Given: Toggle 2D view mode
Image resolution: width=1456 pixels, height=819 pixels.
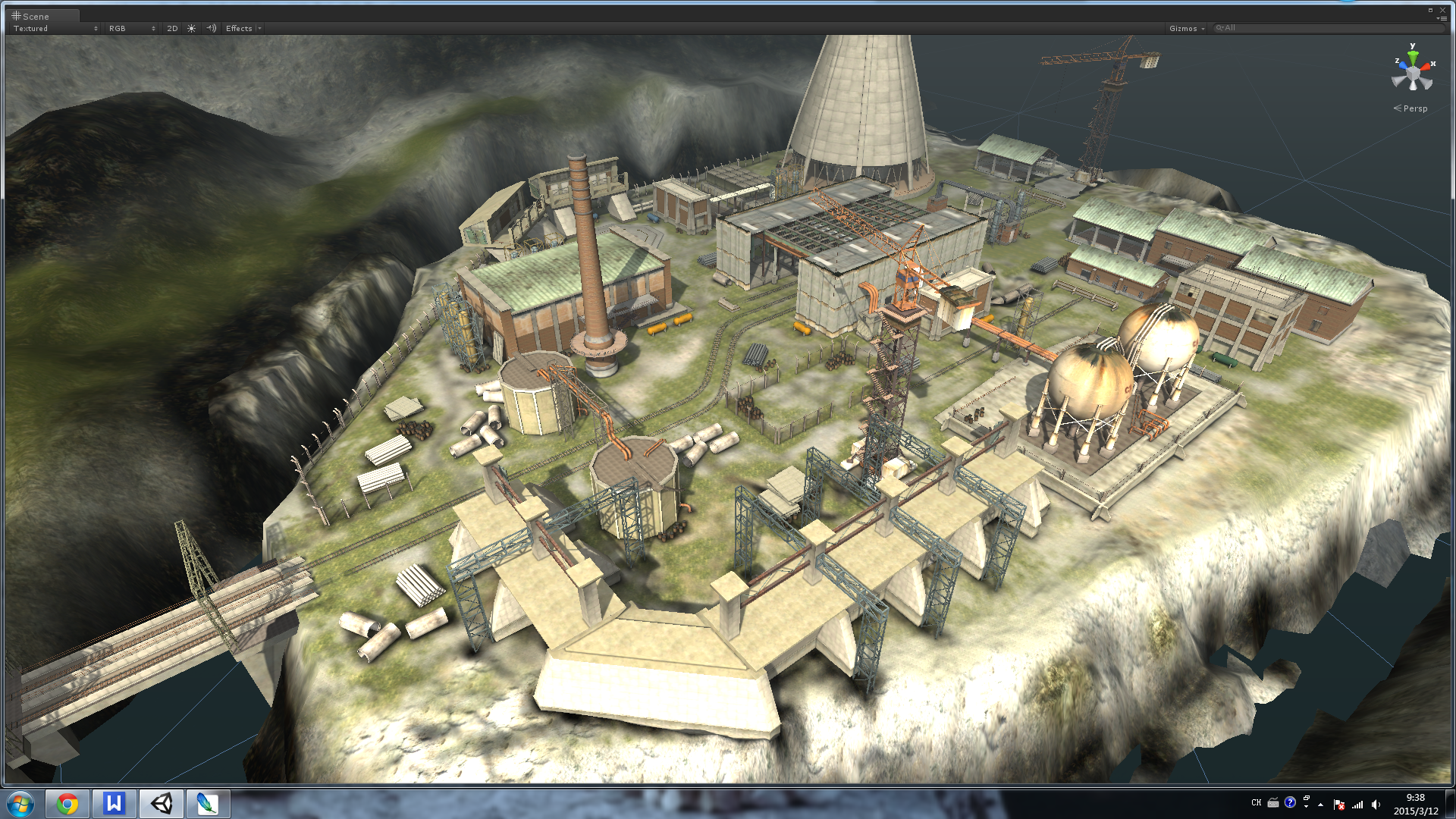Looking at the screenshot, I should point(172,29).
